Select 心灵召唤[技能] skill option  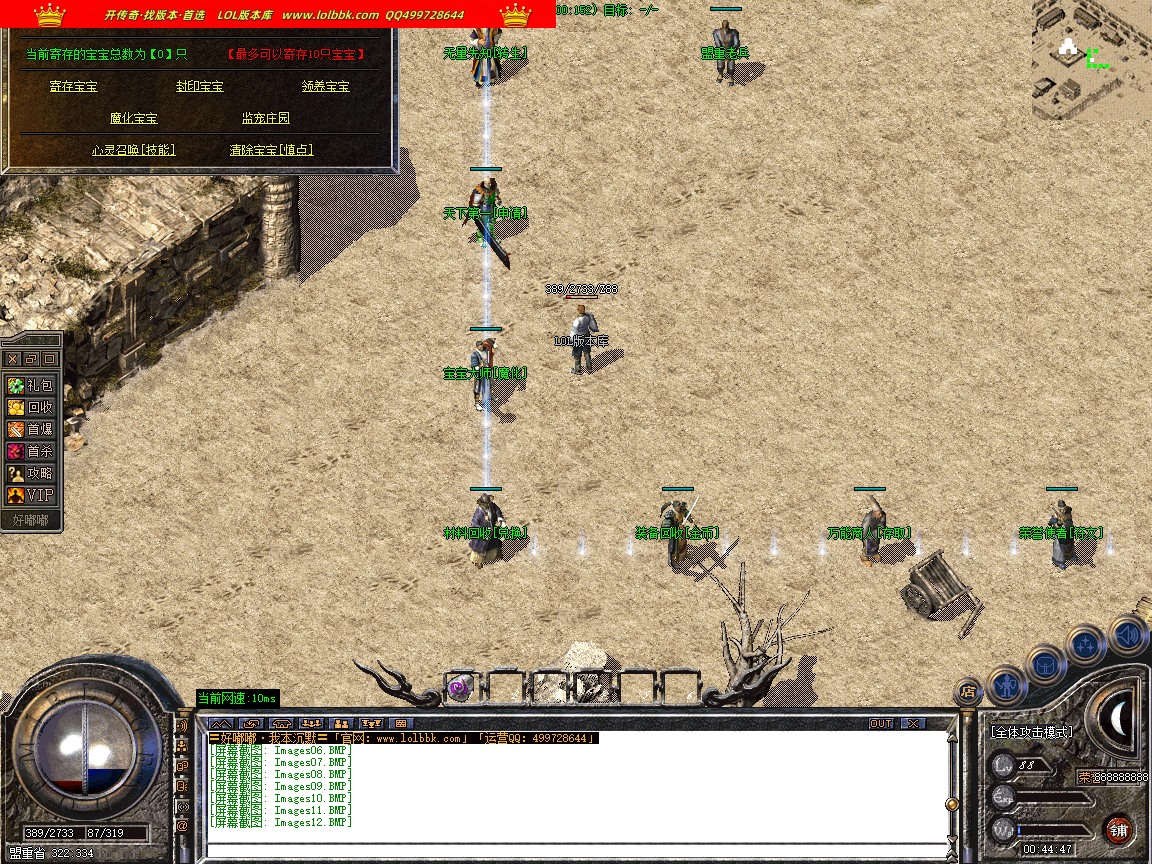point(133,150)
